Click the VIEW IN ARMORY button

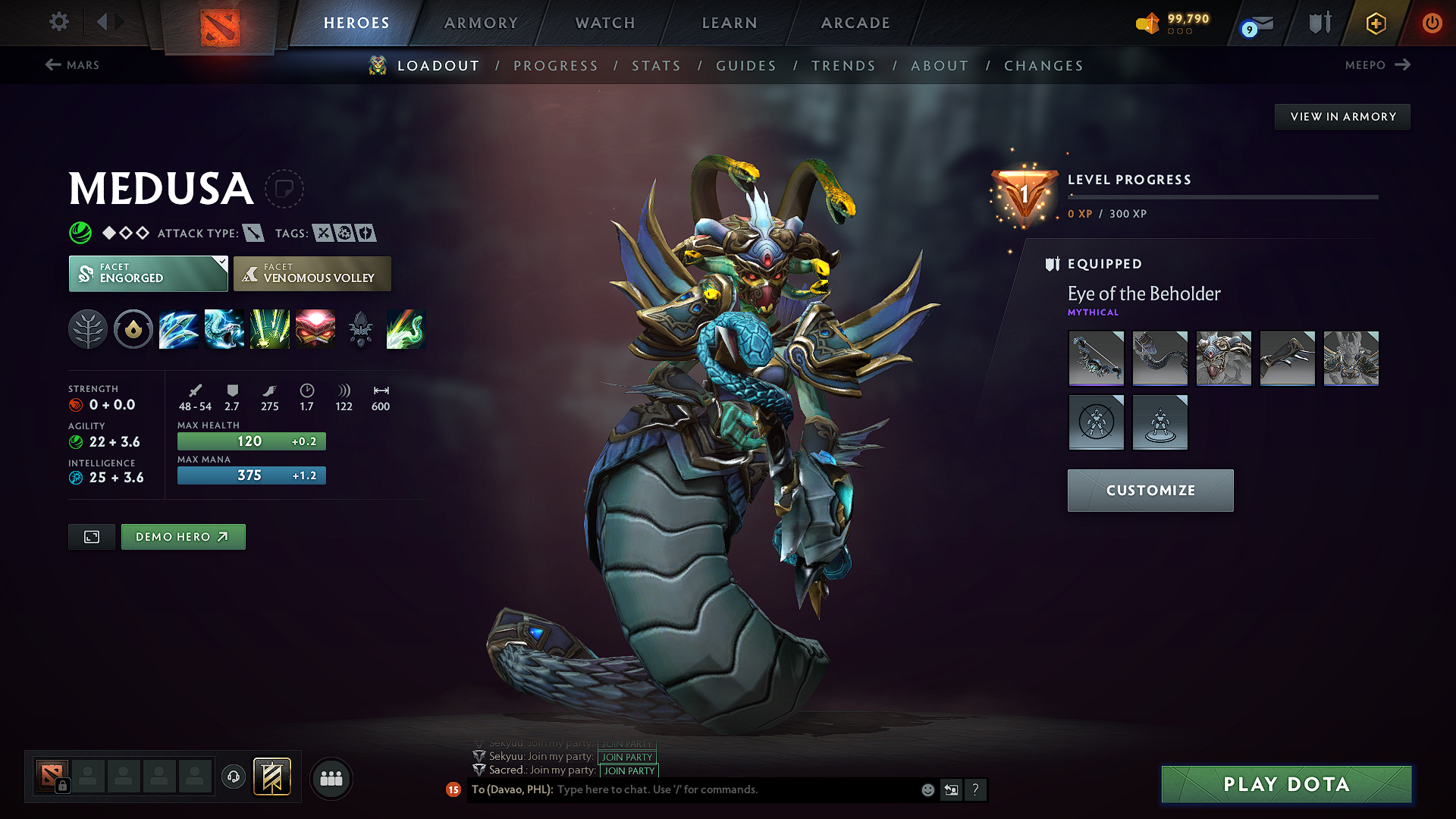[1342, 116]
